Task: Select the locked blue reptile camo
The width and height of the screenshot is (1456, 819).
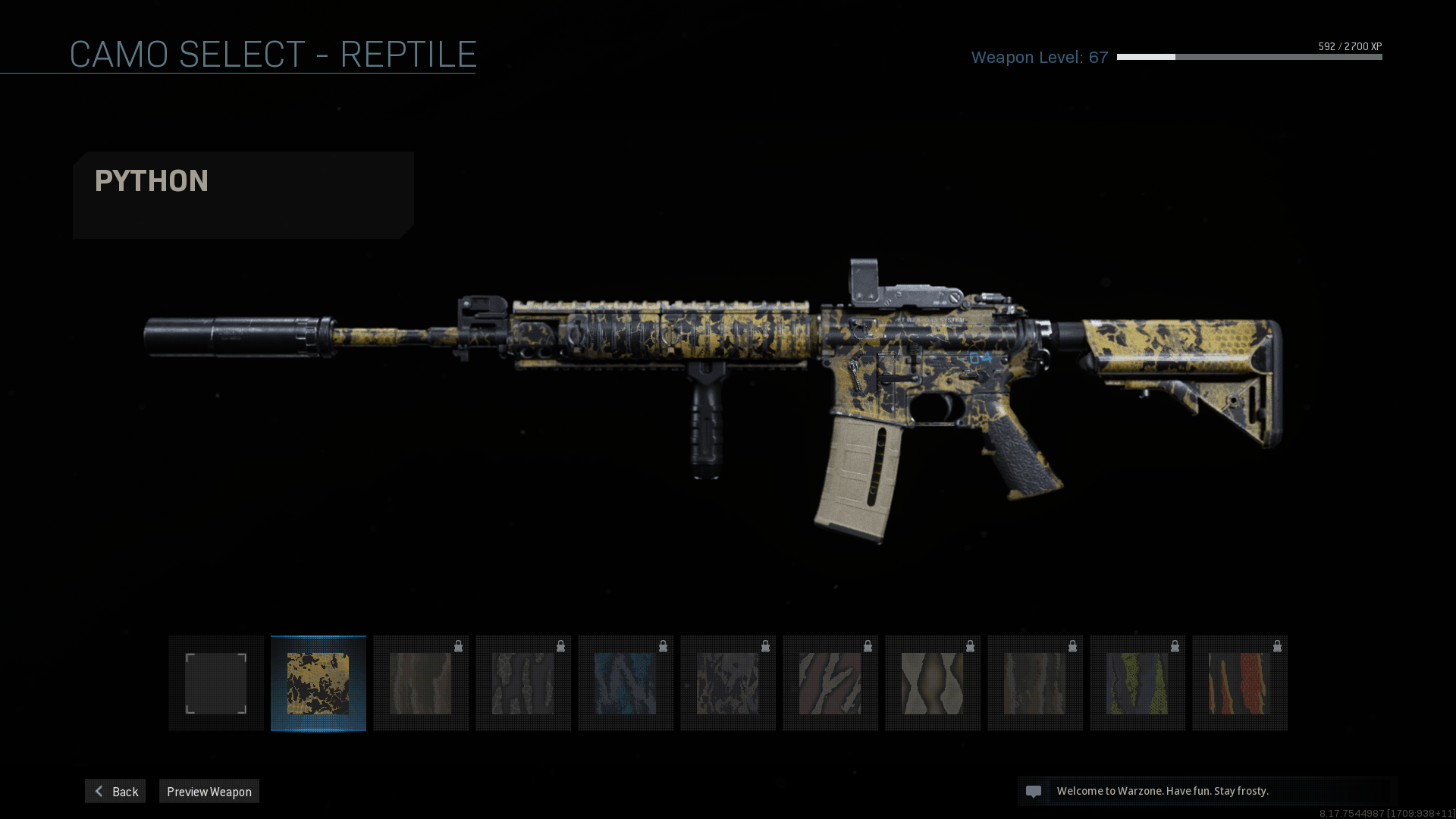Action: point(626,683)
